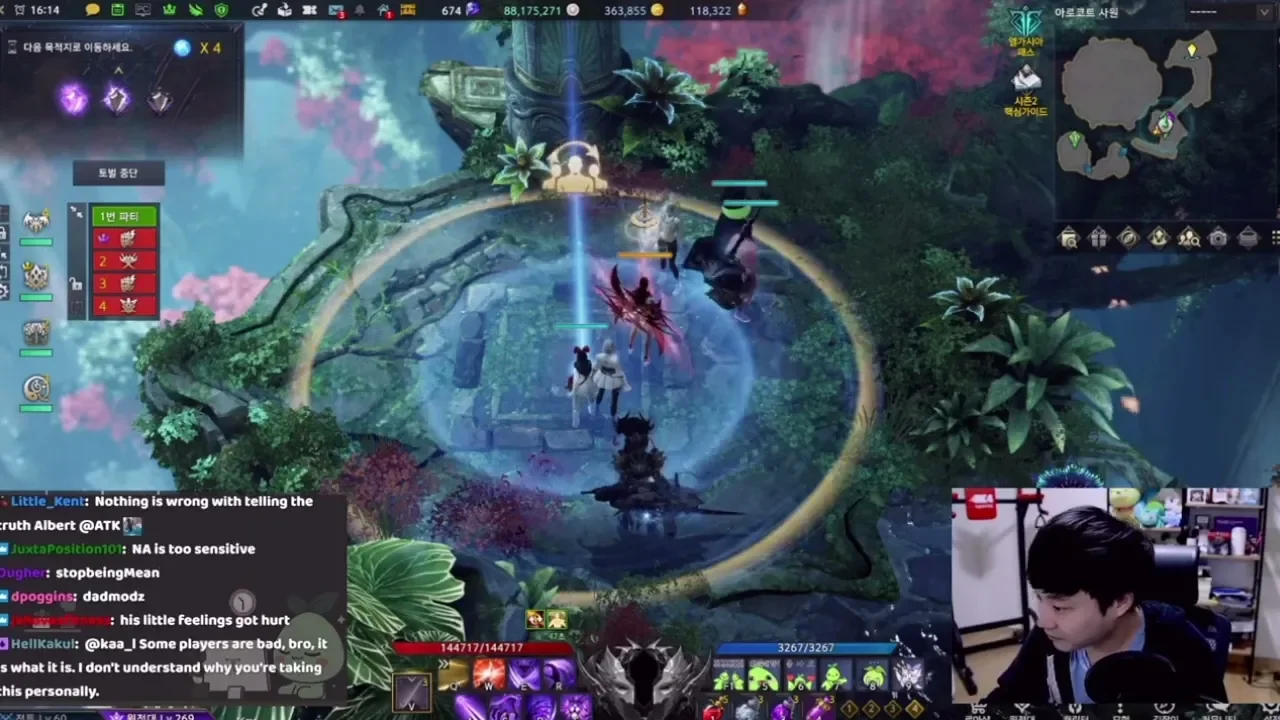Select the green 1번 파티 party tab
The width and height of the screenshot is (1280, 720).
[x=125, y=216]
